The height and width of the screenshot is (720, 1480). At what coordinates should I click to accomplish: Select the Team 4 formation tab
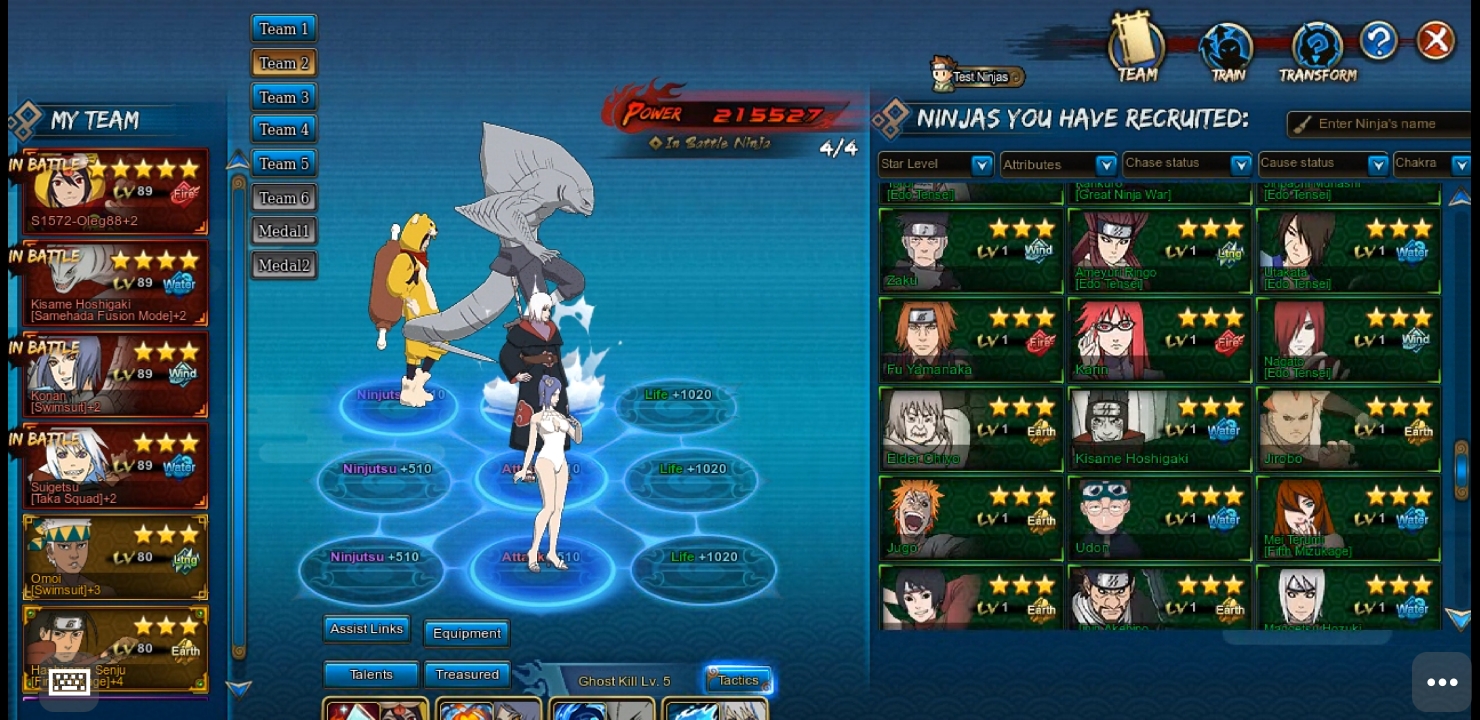(x=284, y=130)
